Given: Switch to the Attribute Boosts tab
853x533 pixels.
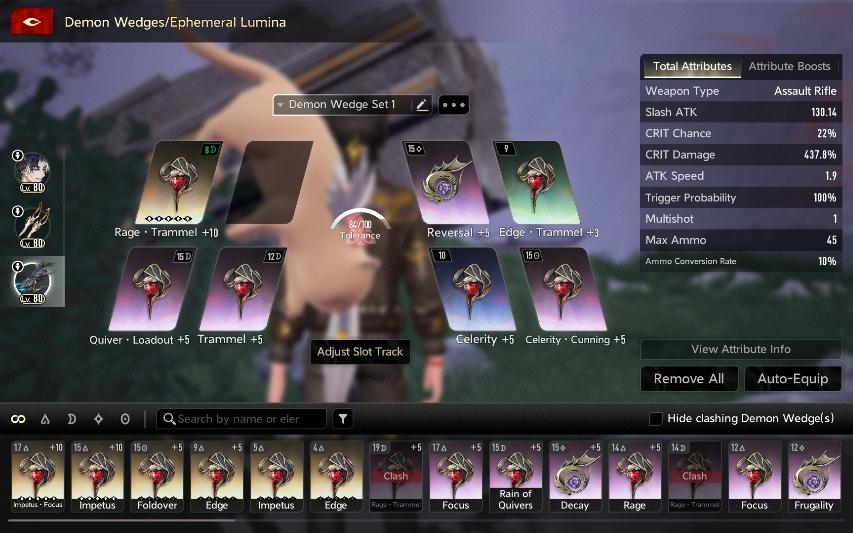Looking at the screenshot, I should [x=789, y=67].
